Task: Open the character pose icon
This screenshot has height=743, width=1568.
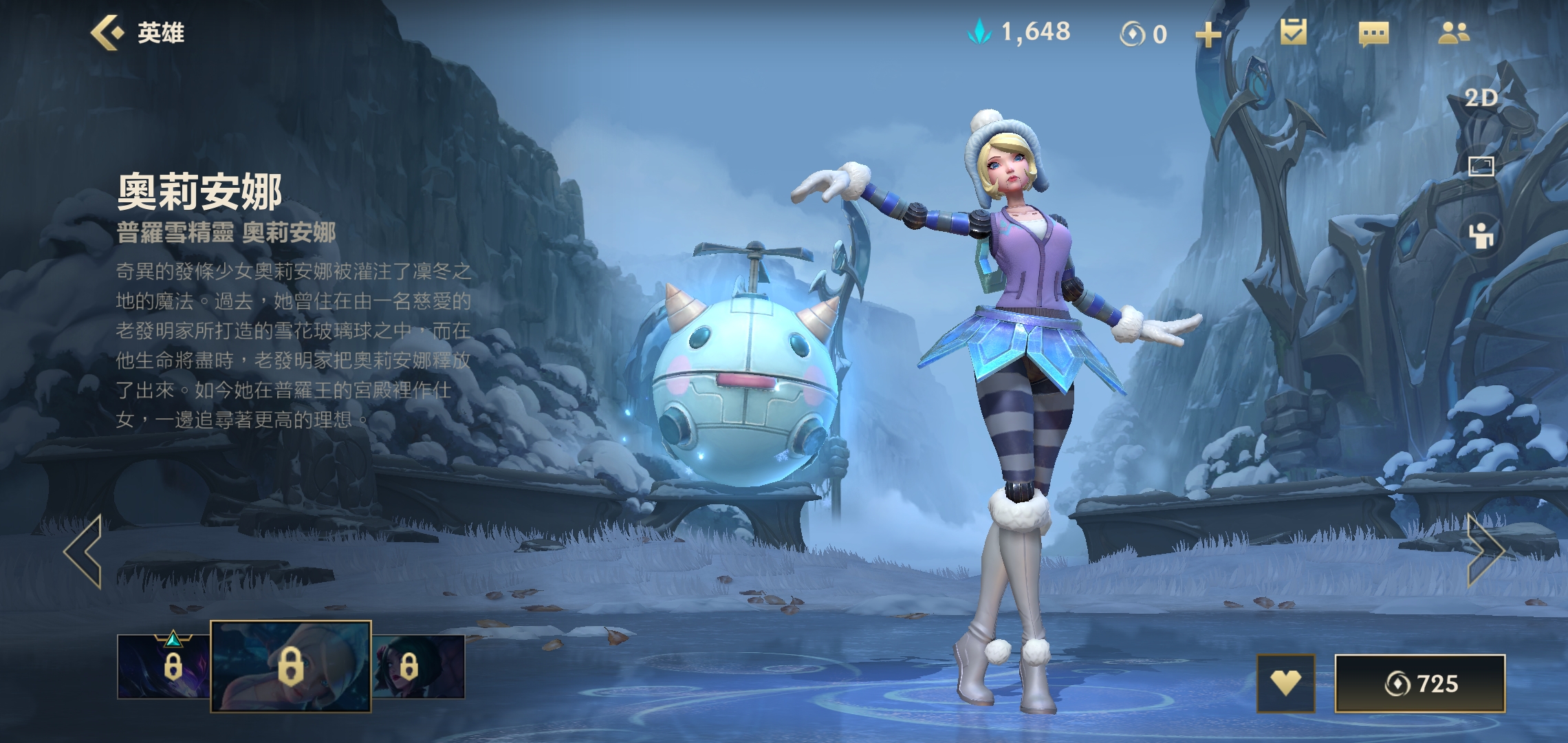Action: coord(1481,235)
